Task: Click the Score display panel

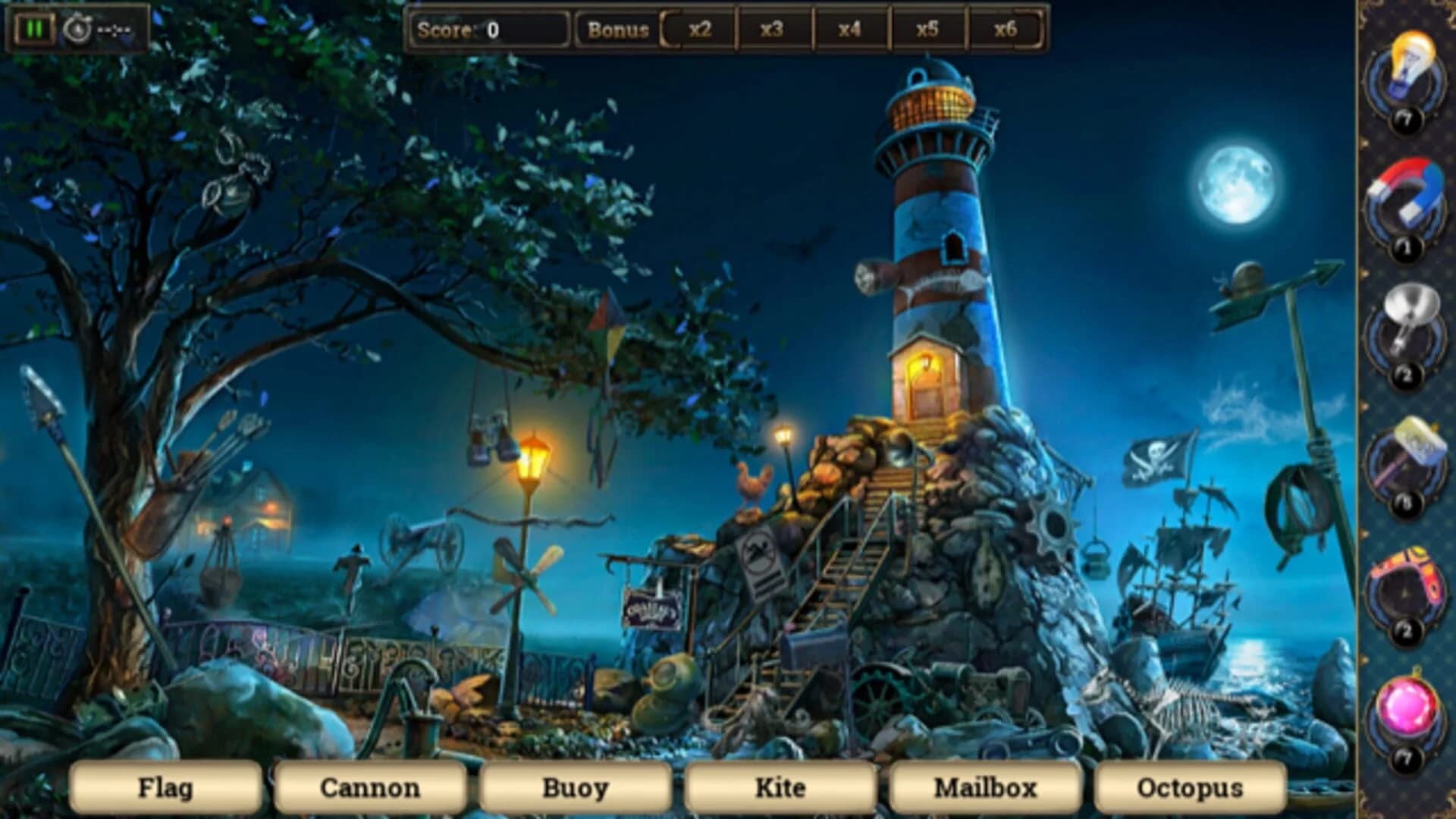Action: coord(491,29)
